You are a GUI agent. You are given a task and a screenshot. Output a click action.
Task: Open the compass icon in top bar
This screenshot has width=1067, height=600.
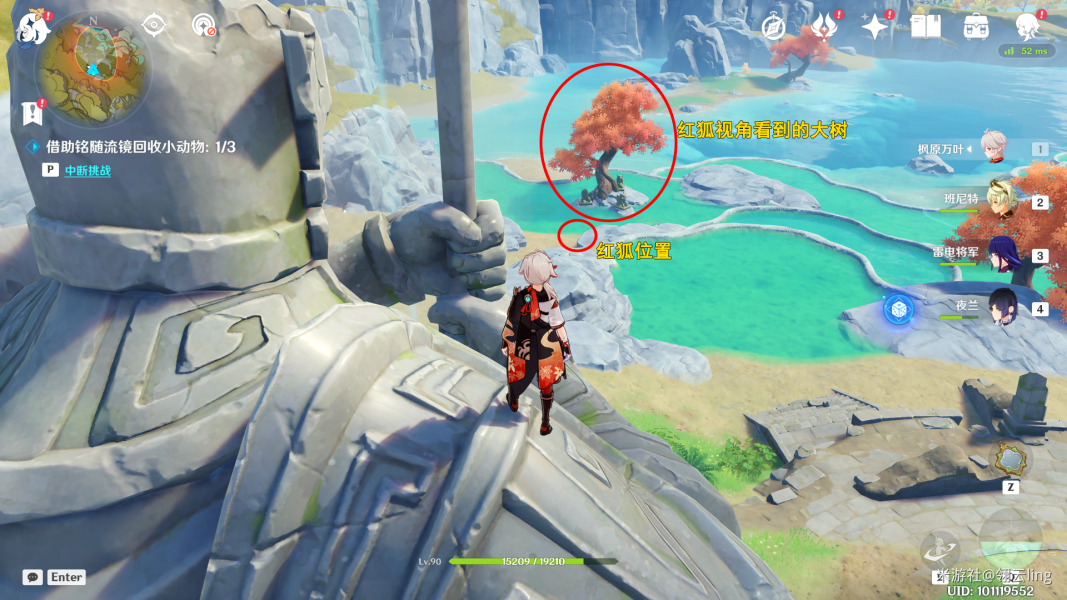coord(772,27)
